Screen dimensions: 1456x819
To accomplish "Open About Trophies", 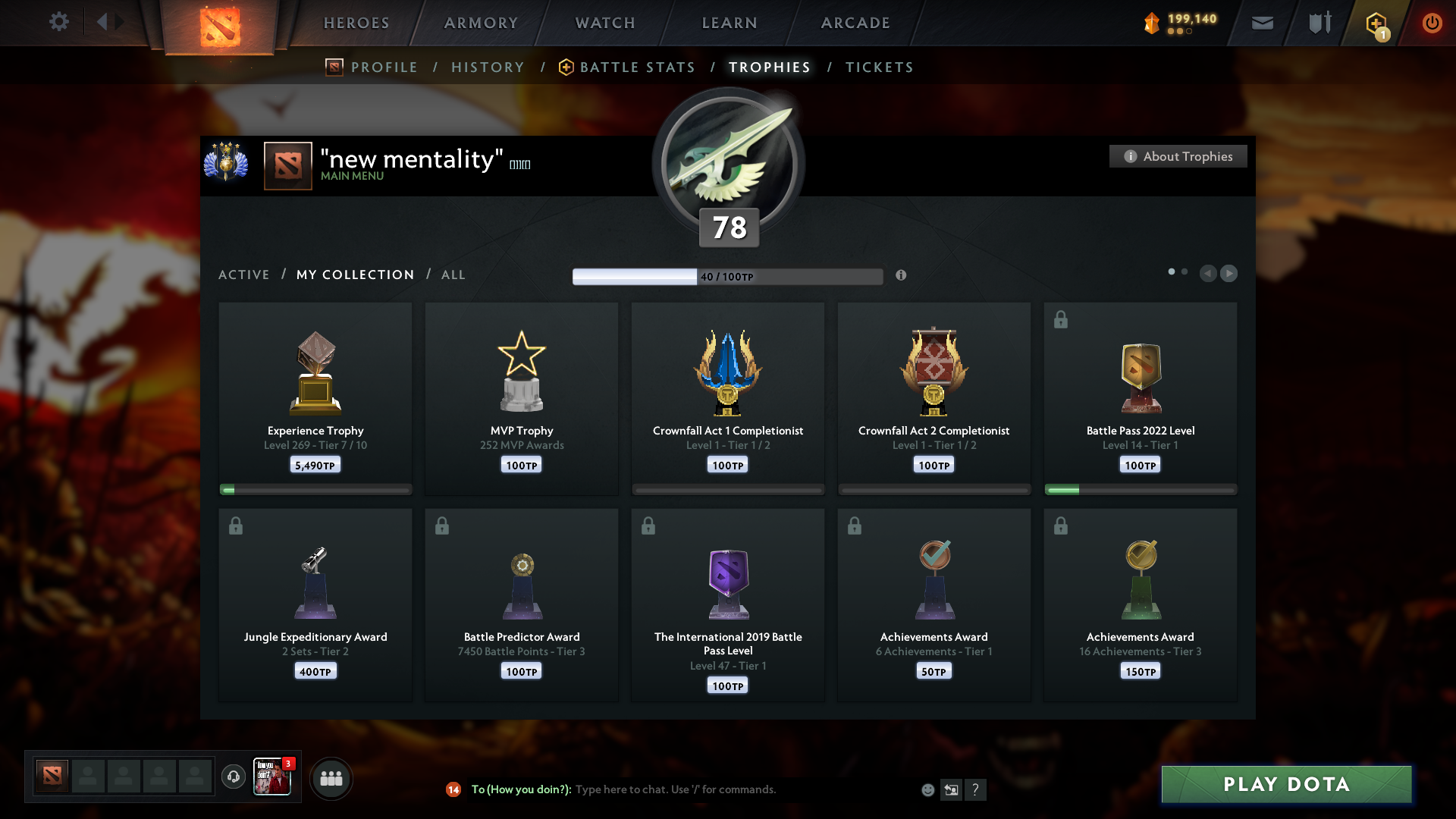I will (x=1178, y=156).
